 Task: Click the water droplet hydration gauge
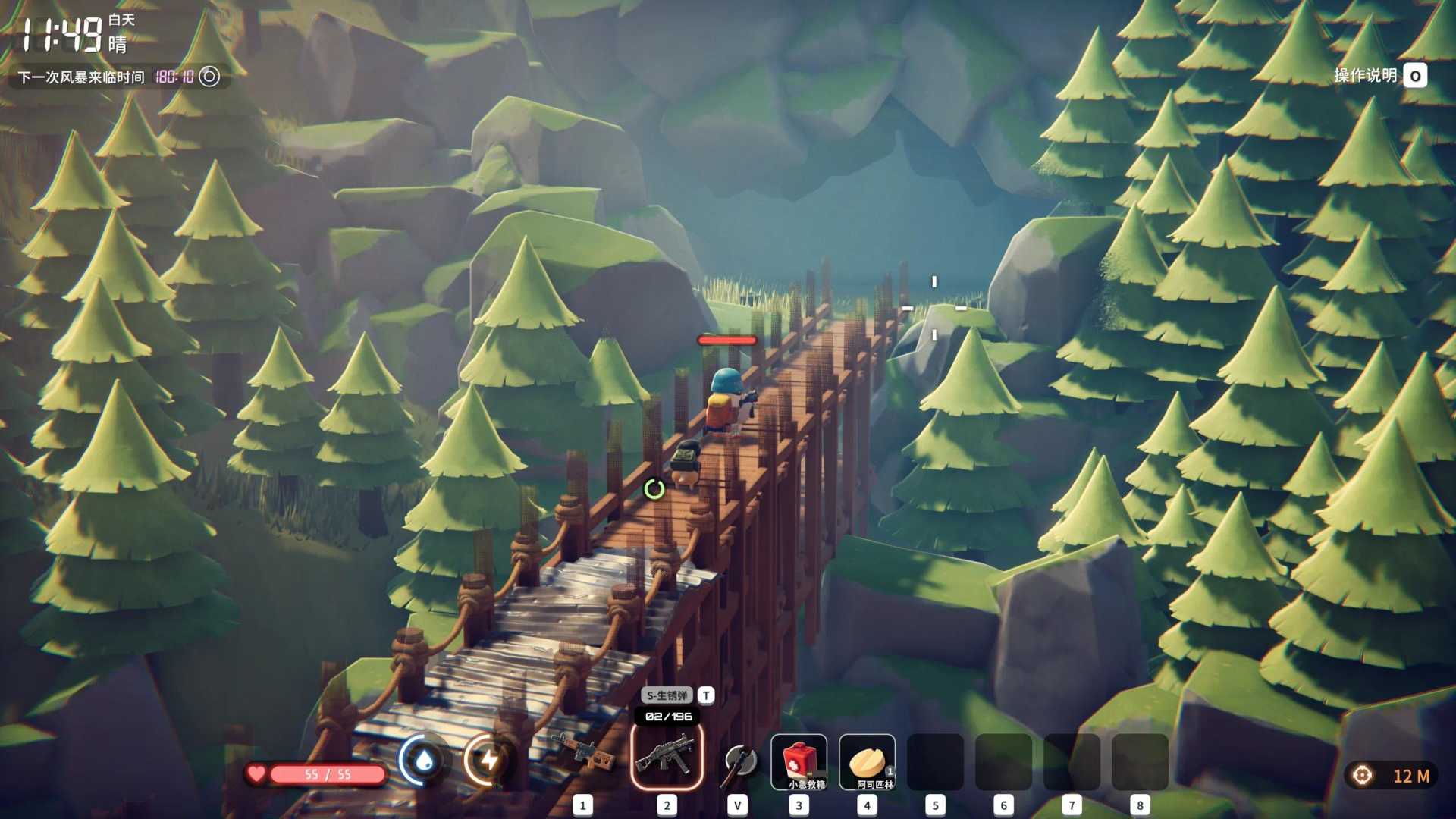coord(424,760)
